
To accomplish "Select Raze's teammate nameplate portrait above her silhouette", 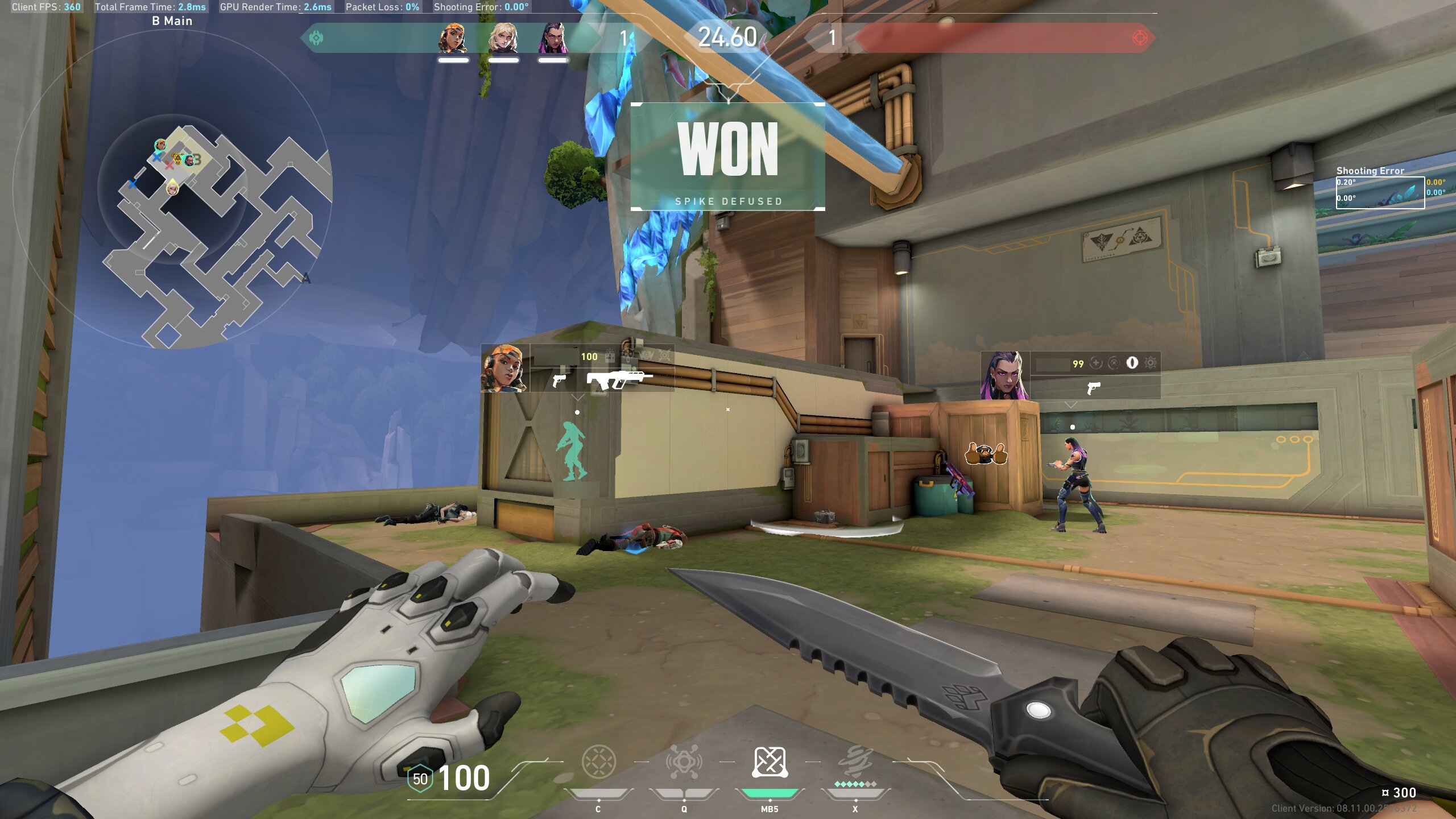I will (504, 368).
